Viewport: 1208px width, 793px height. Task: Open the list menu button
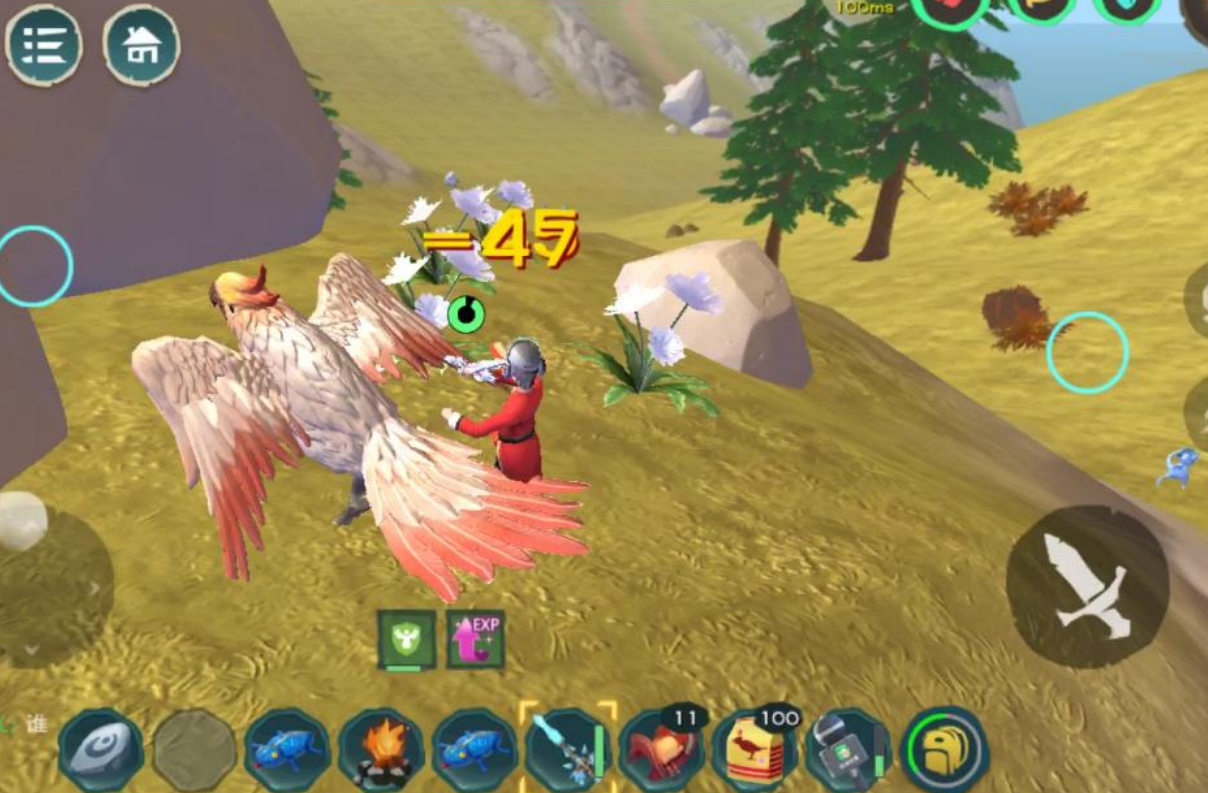44,44
